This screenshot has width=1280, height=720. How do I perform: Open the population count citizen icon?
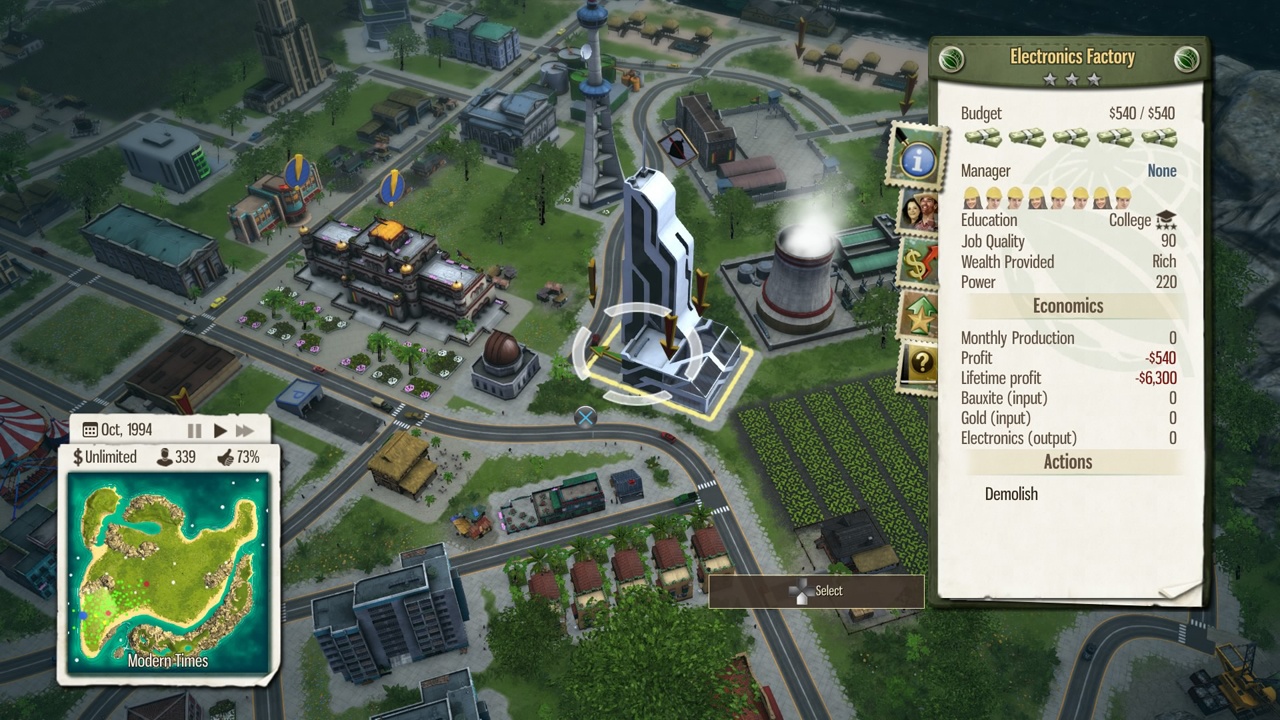pyautogui.click(x=177, y=457)
